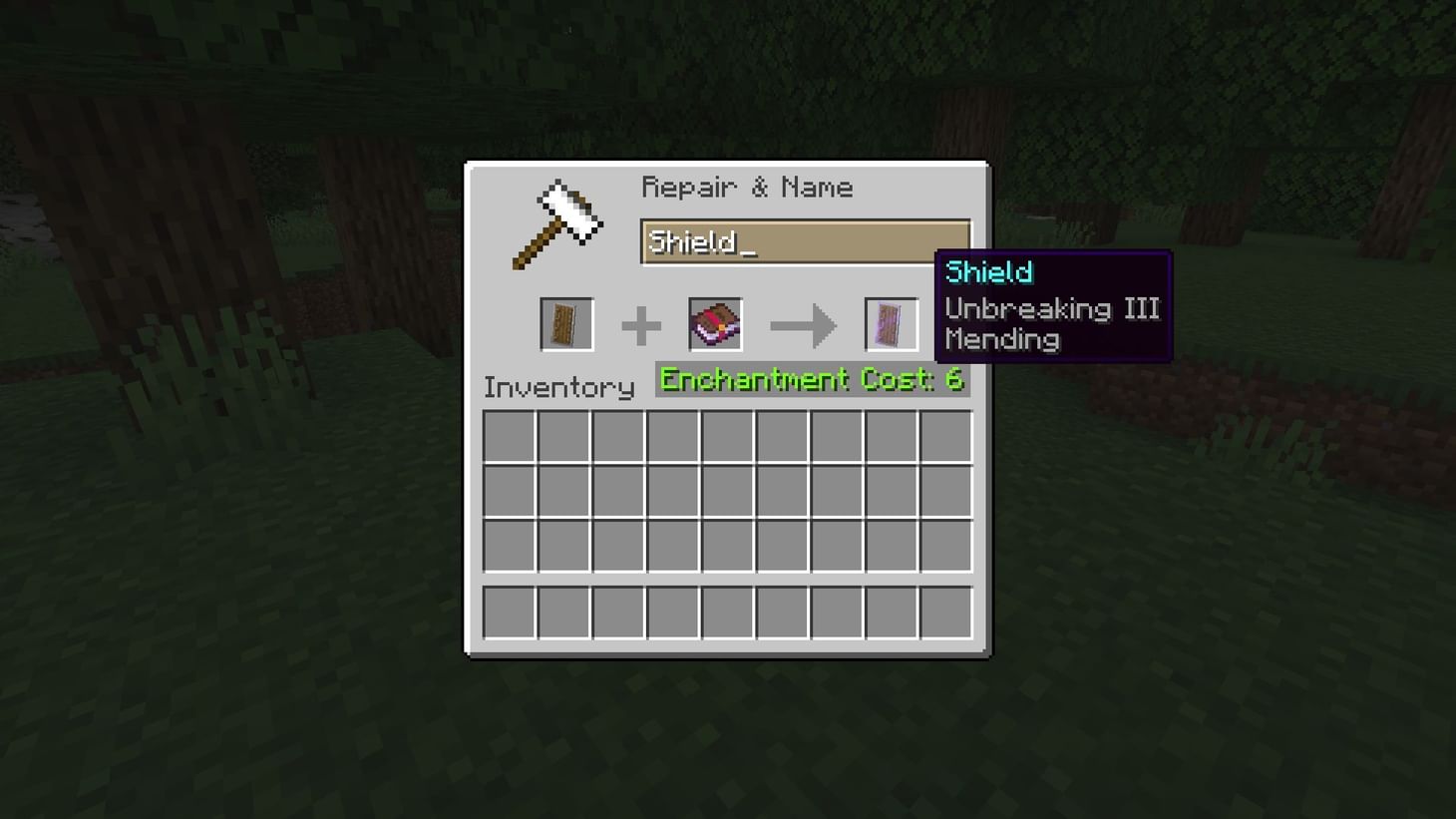Select the Unbreaking III enchantment line

tap(1051, 307)
